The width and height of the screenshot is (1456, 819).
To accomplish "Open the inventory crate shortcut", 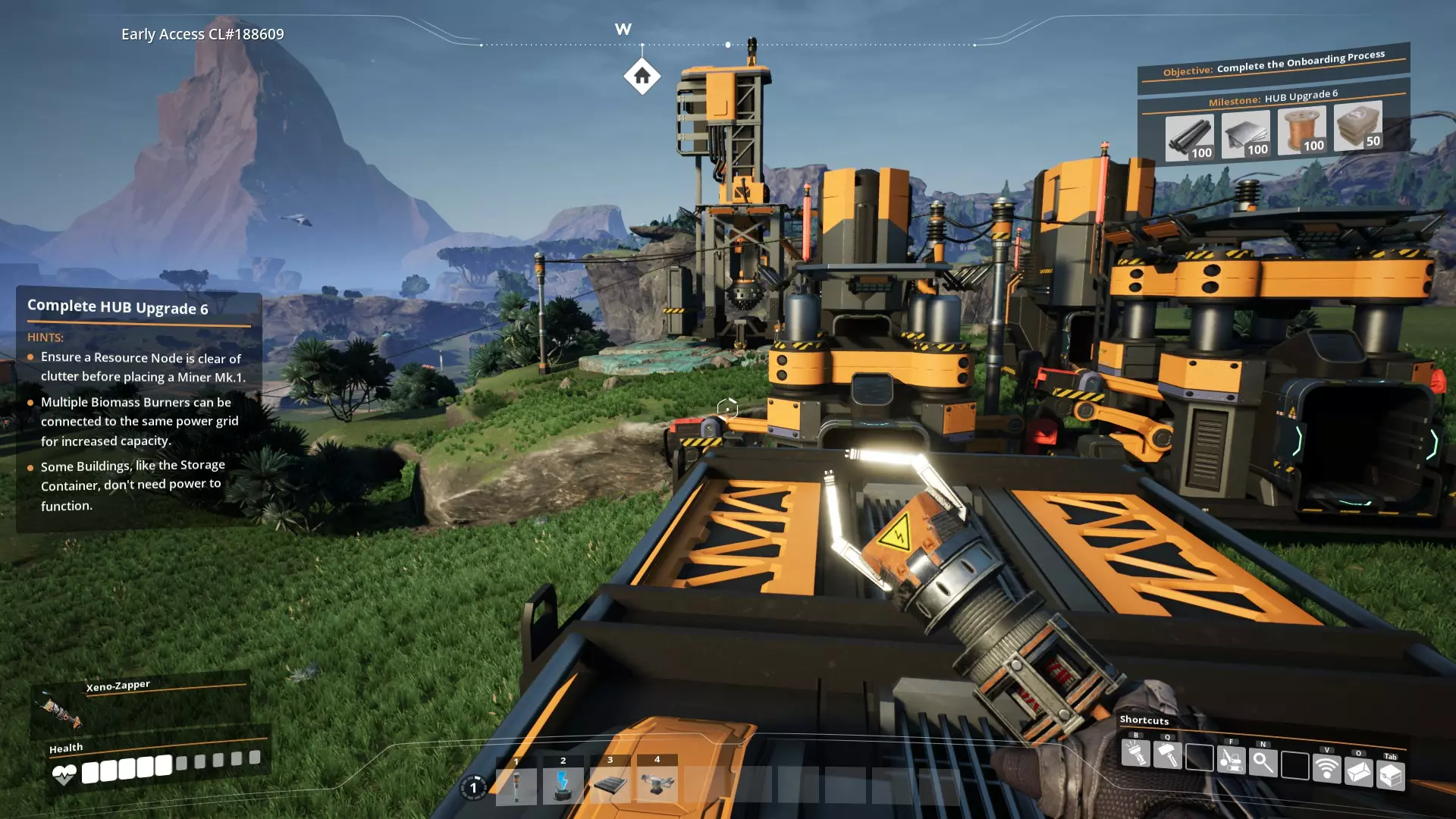I will 1390,775.
